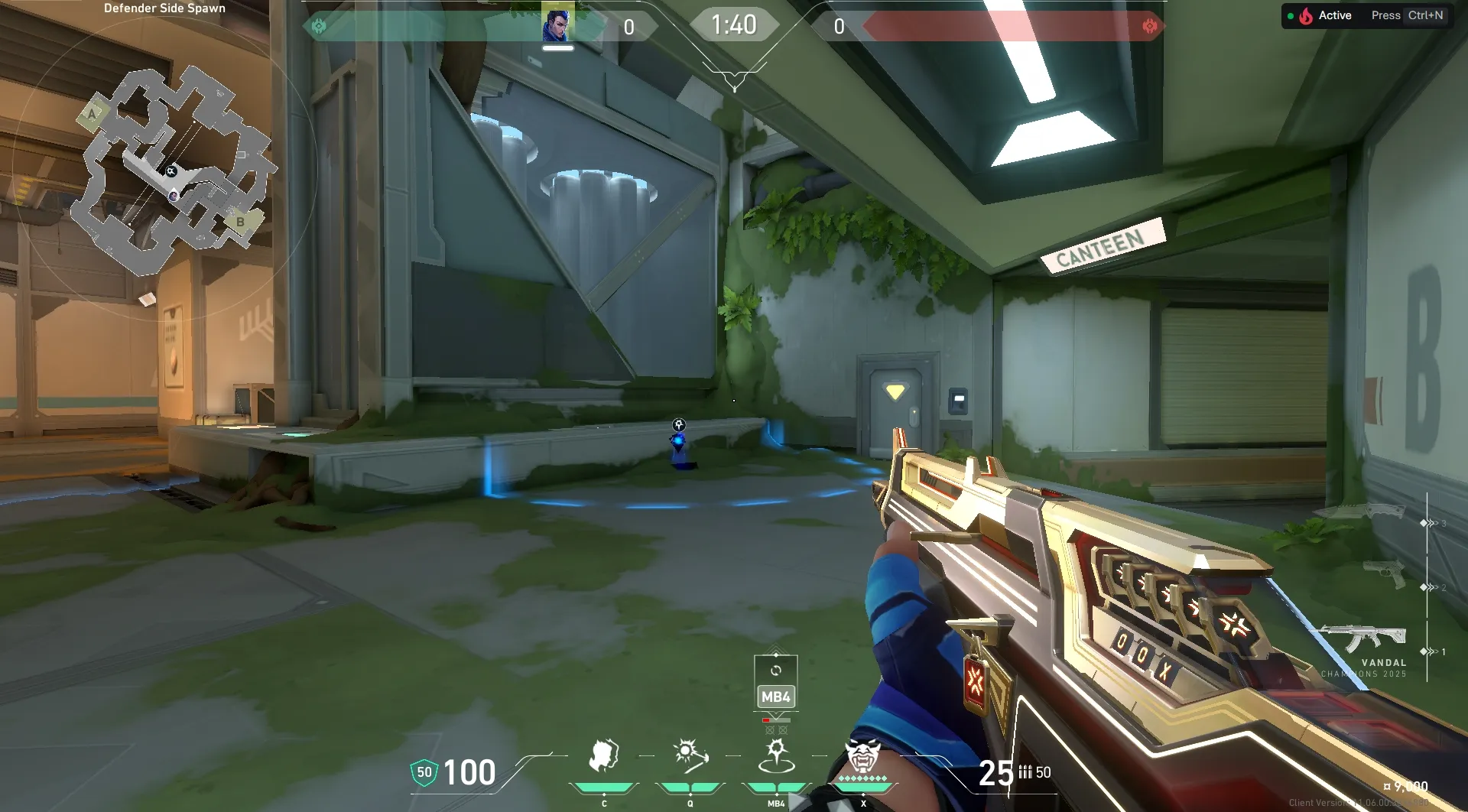Activate the Gatecrash teleport ability icon
The height and width of the screenshot is (812, 1468).
tap(776, 756)
